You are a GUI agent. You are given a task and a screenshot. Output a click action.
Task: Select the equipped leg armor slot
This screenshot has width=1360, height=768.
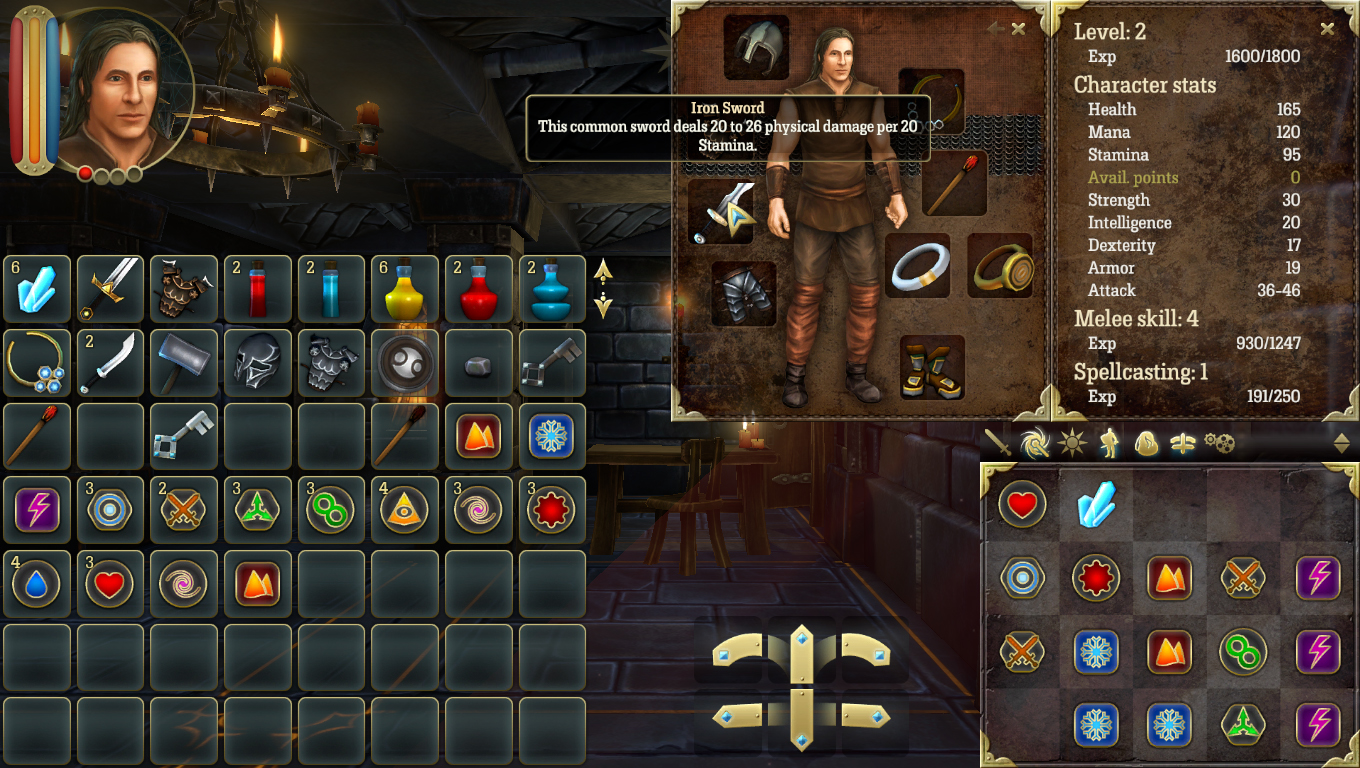[x=744, y=294]
